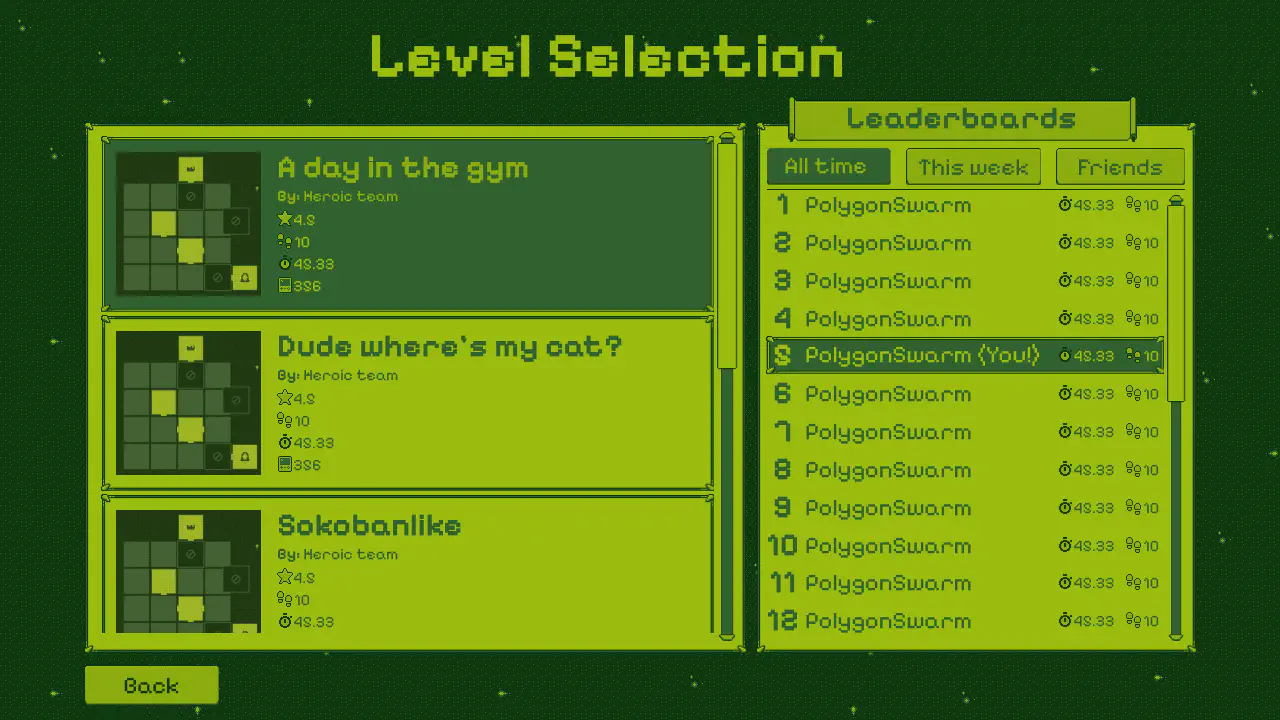The height and width of the screenshot is (720, 1280).
Task: Click the footsteps icon on rank 12 leaderboard row
Action: (1131, 621)
